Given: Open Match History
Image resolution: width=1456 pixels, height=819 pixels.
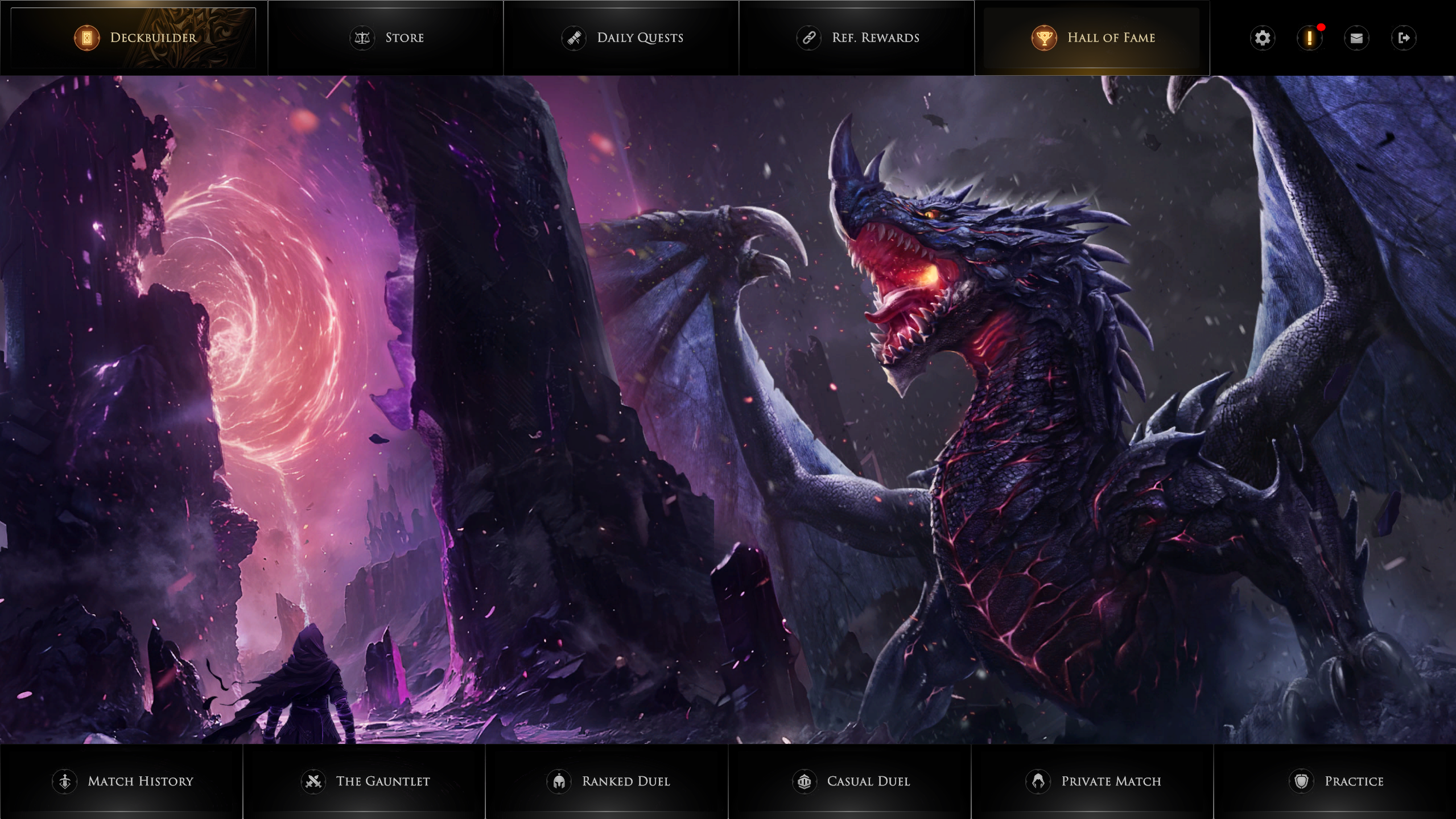Looking at the screenshot, I should (126, 781).
